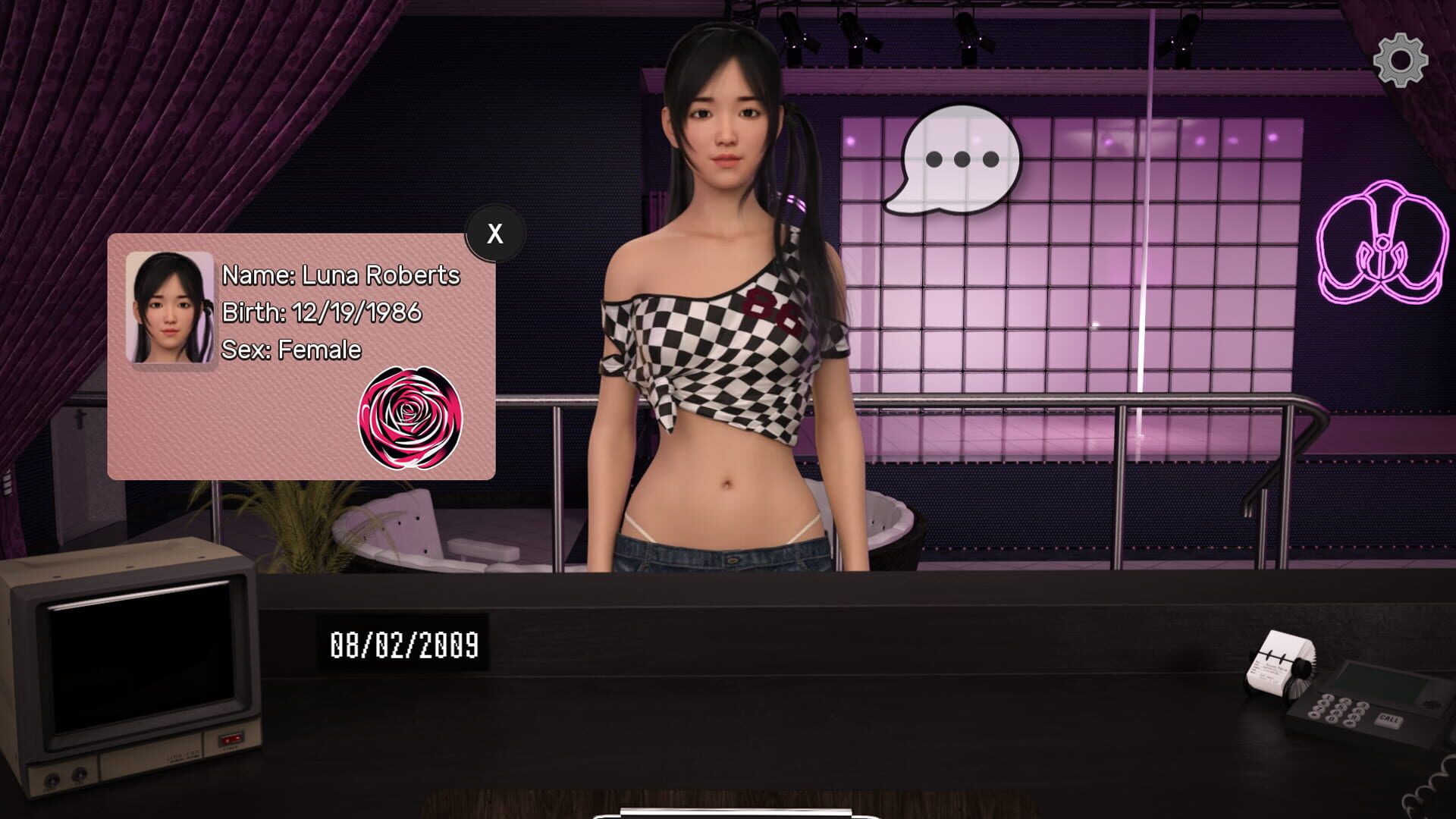Select the name 'Luna Roberts' on the ID
Viewport: 1456px width, 819px height.
[x=339, y=275]
